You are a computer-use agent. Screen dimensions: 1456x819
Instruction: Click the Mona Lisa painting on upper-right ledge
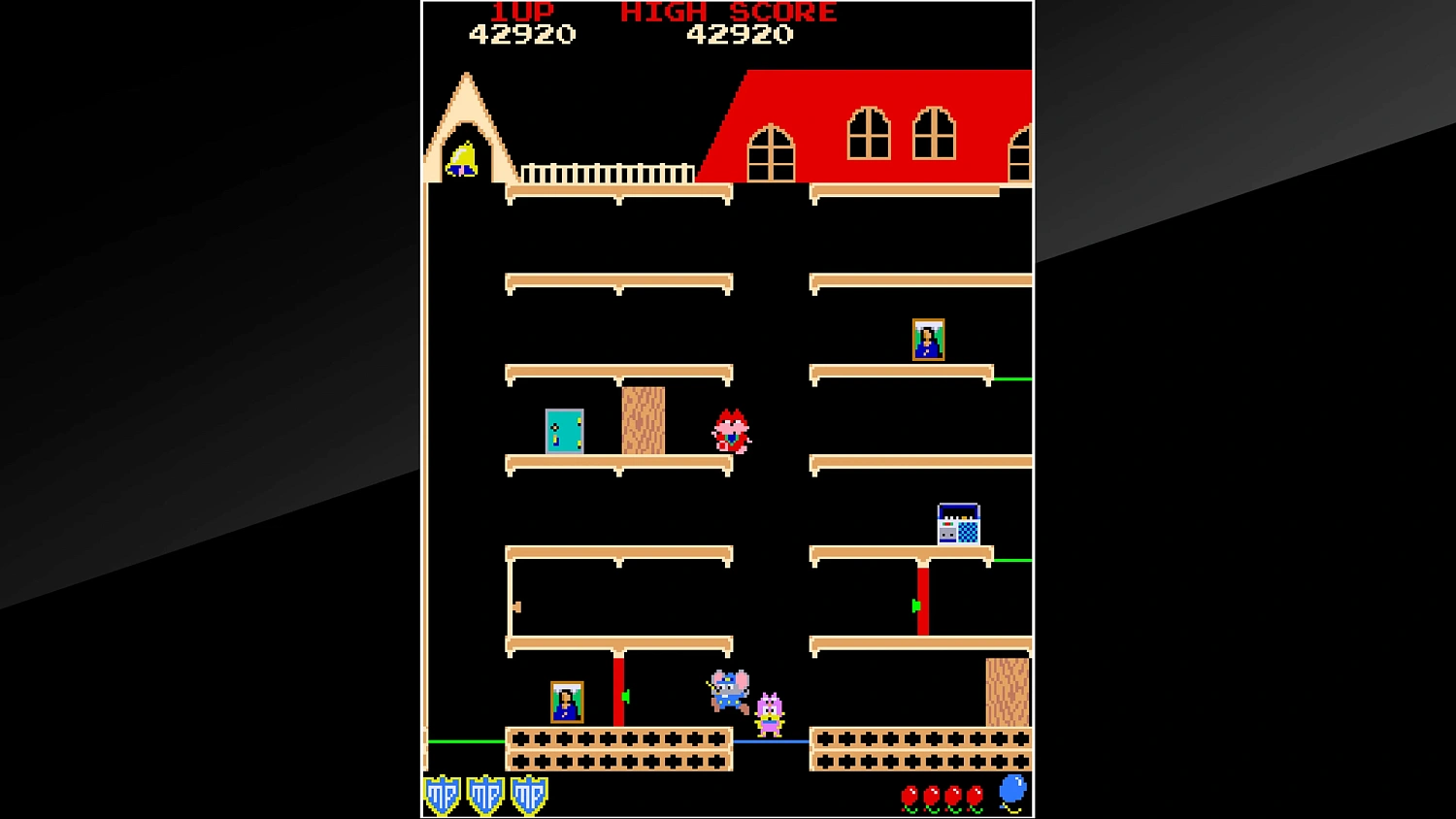pos(928,339)
